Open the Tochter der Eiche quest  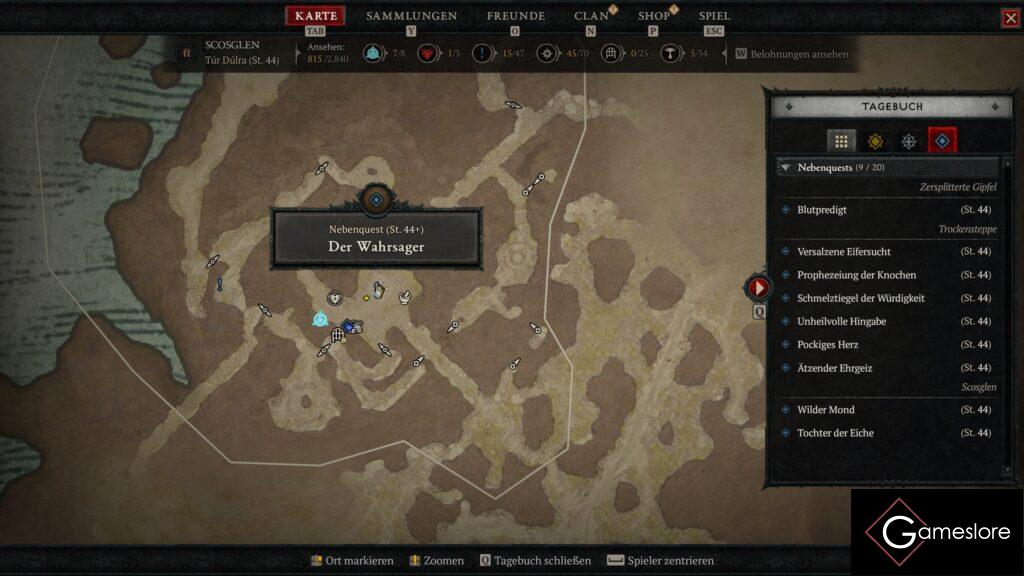(835, 433)
